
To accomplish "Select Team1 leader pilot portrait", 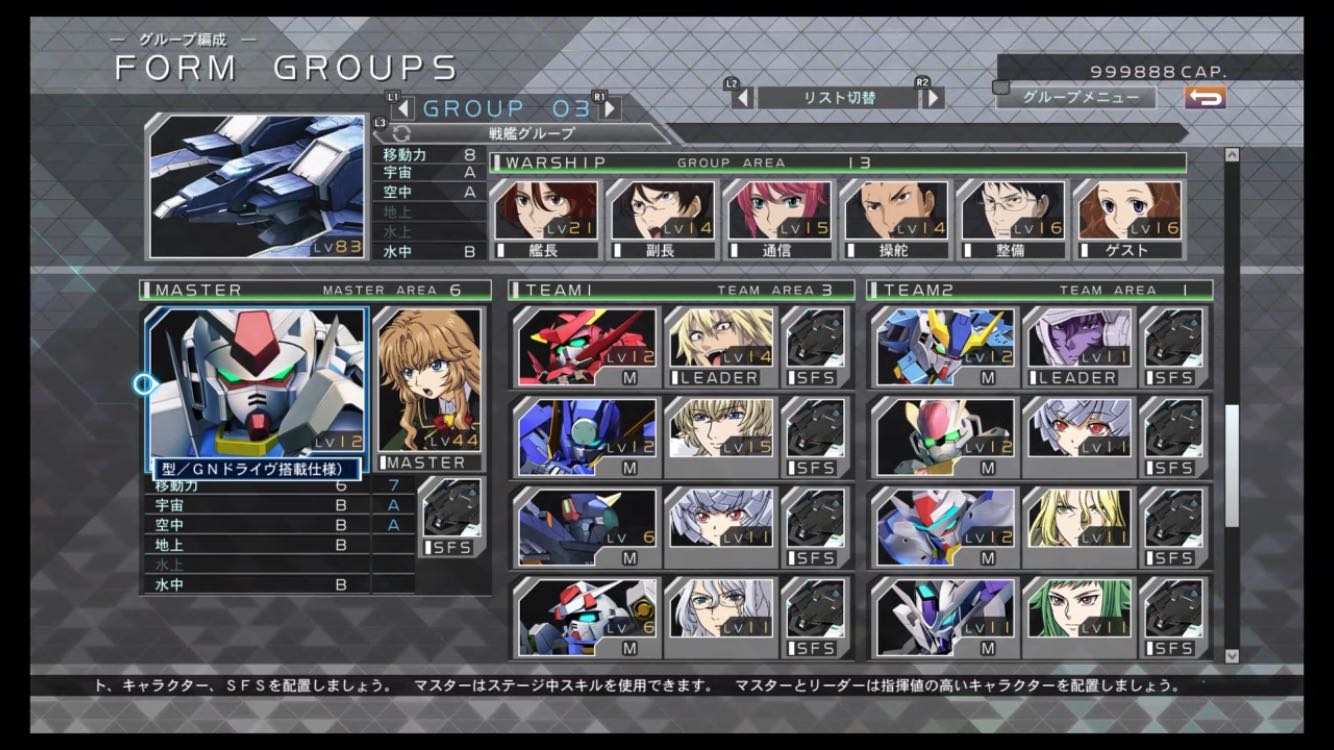I will point(720,346).
